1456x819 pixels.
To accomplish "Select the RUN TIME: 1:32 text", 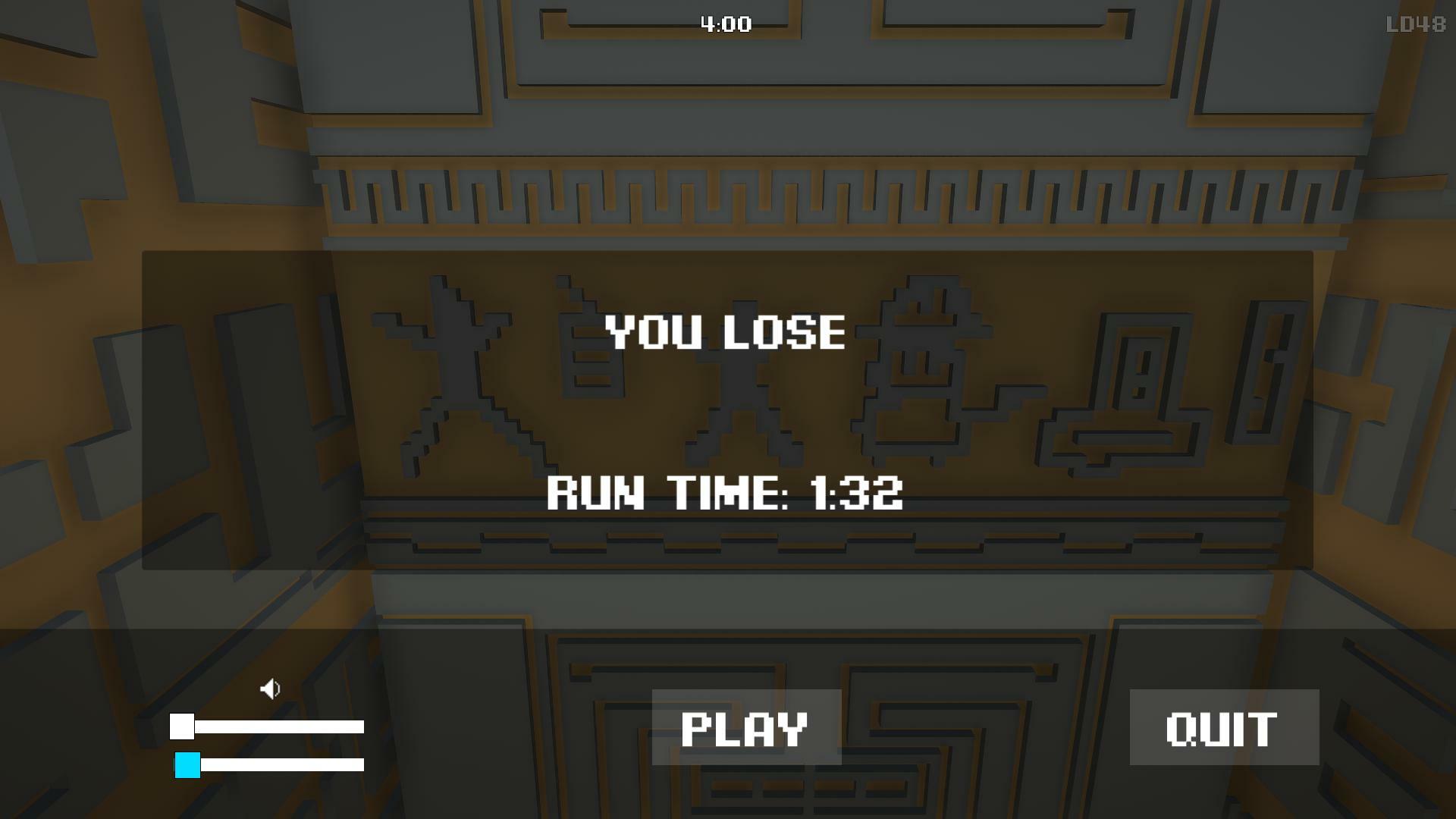I will coord(726,496).
